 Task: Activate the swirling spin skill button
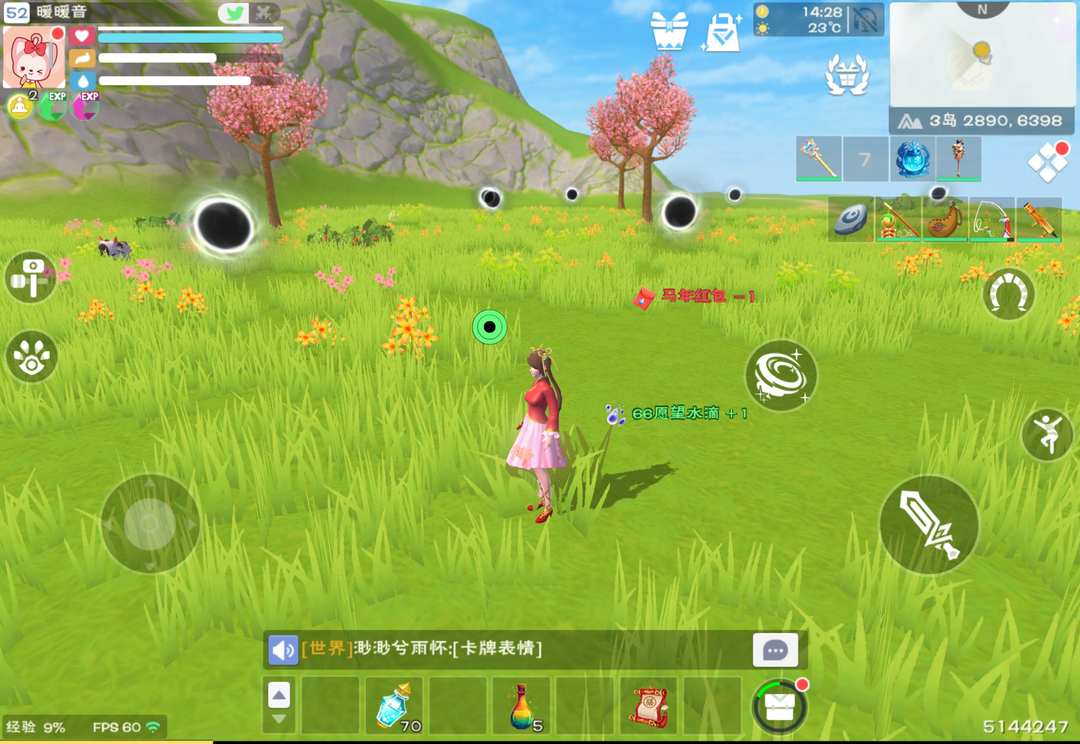click(x=781, y=376)
